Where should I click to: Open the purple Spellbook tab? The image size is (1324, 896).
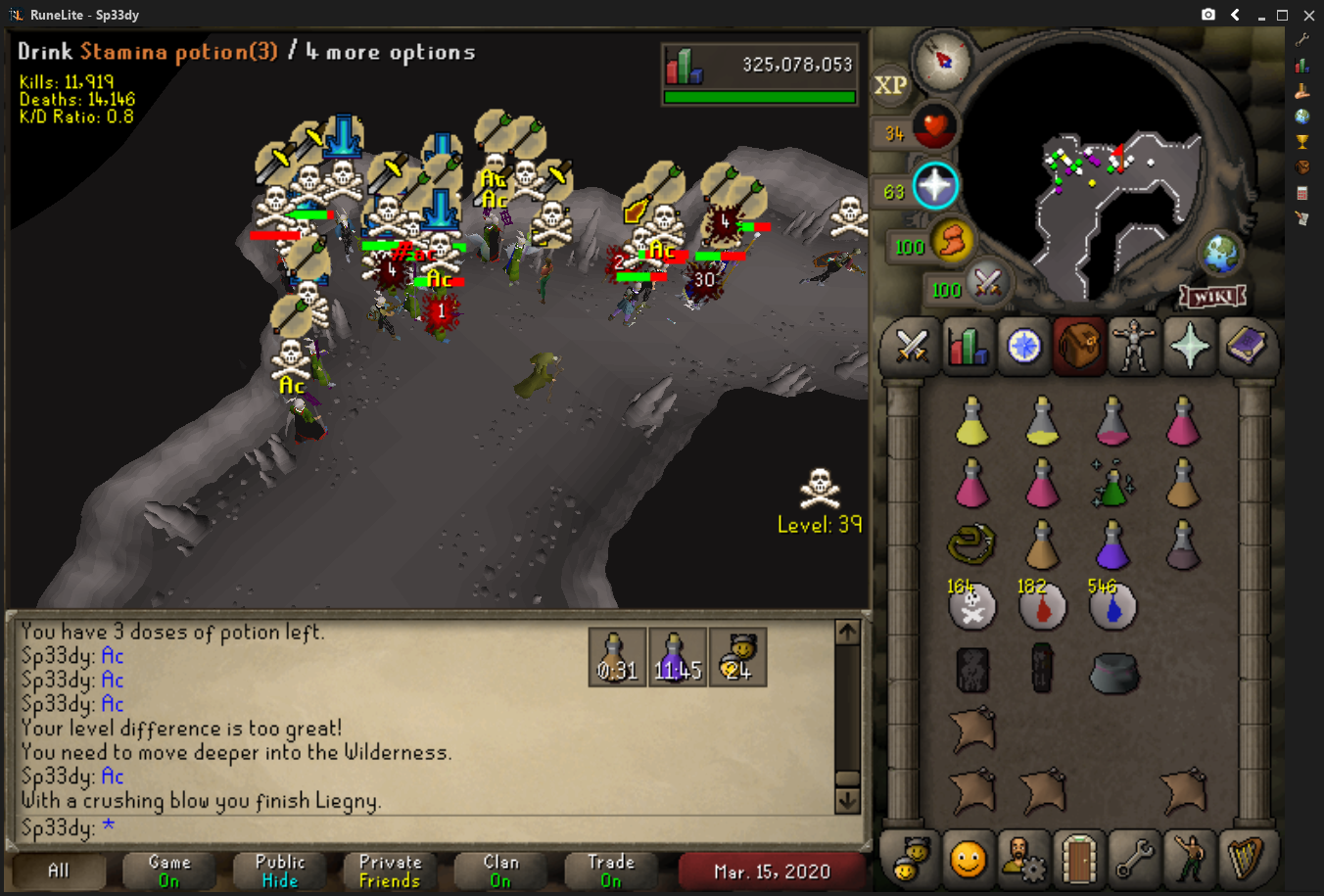pyautogui.click(x=1246, y=346)
